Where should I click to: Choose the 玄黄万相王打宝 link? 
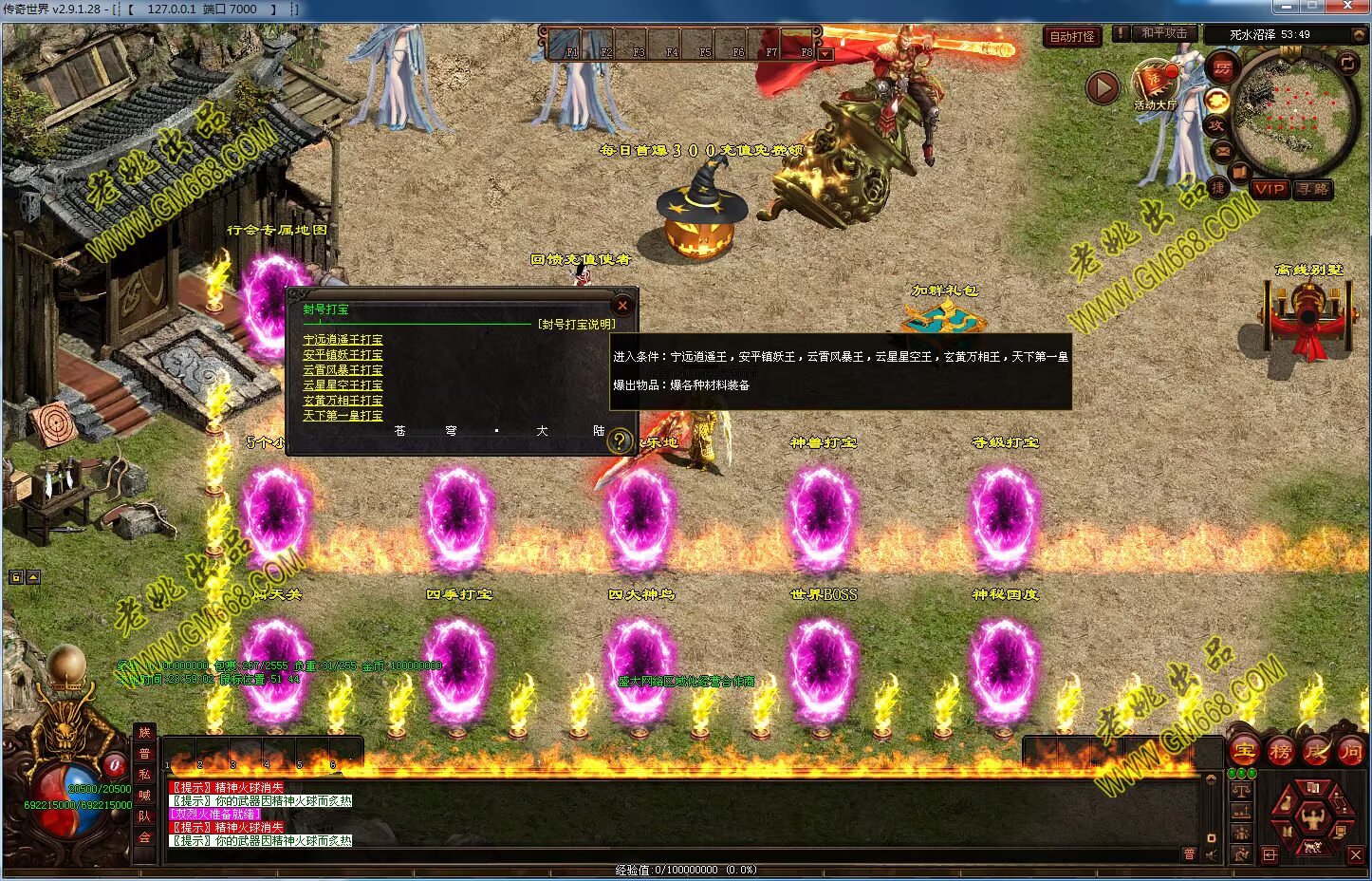[x=343, y=401]
